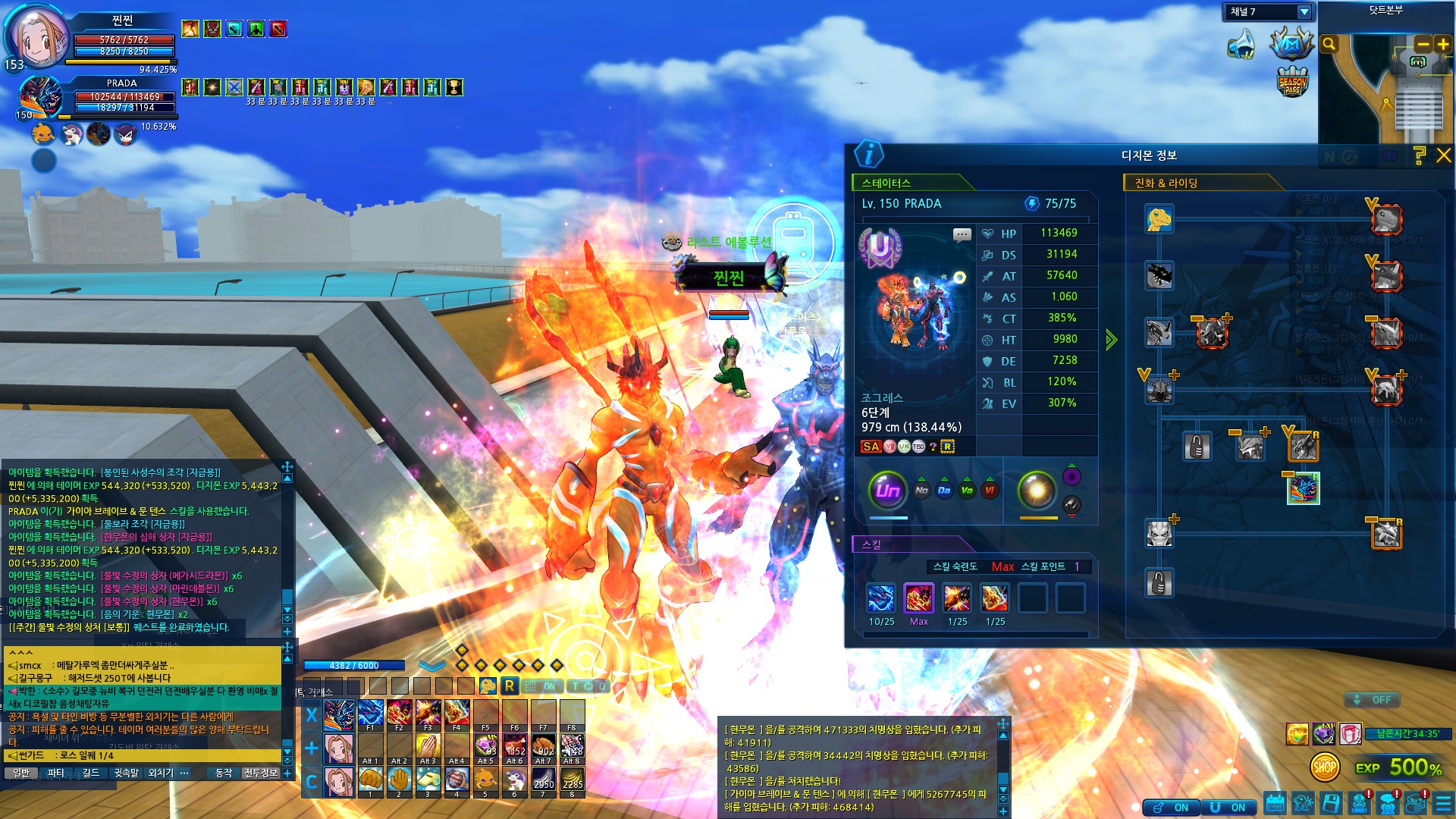Switch chat to the 파티 (party) tab
The image size is (1456, 819).
click(55, 773)
